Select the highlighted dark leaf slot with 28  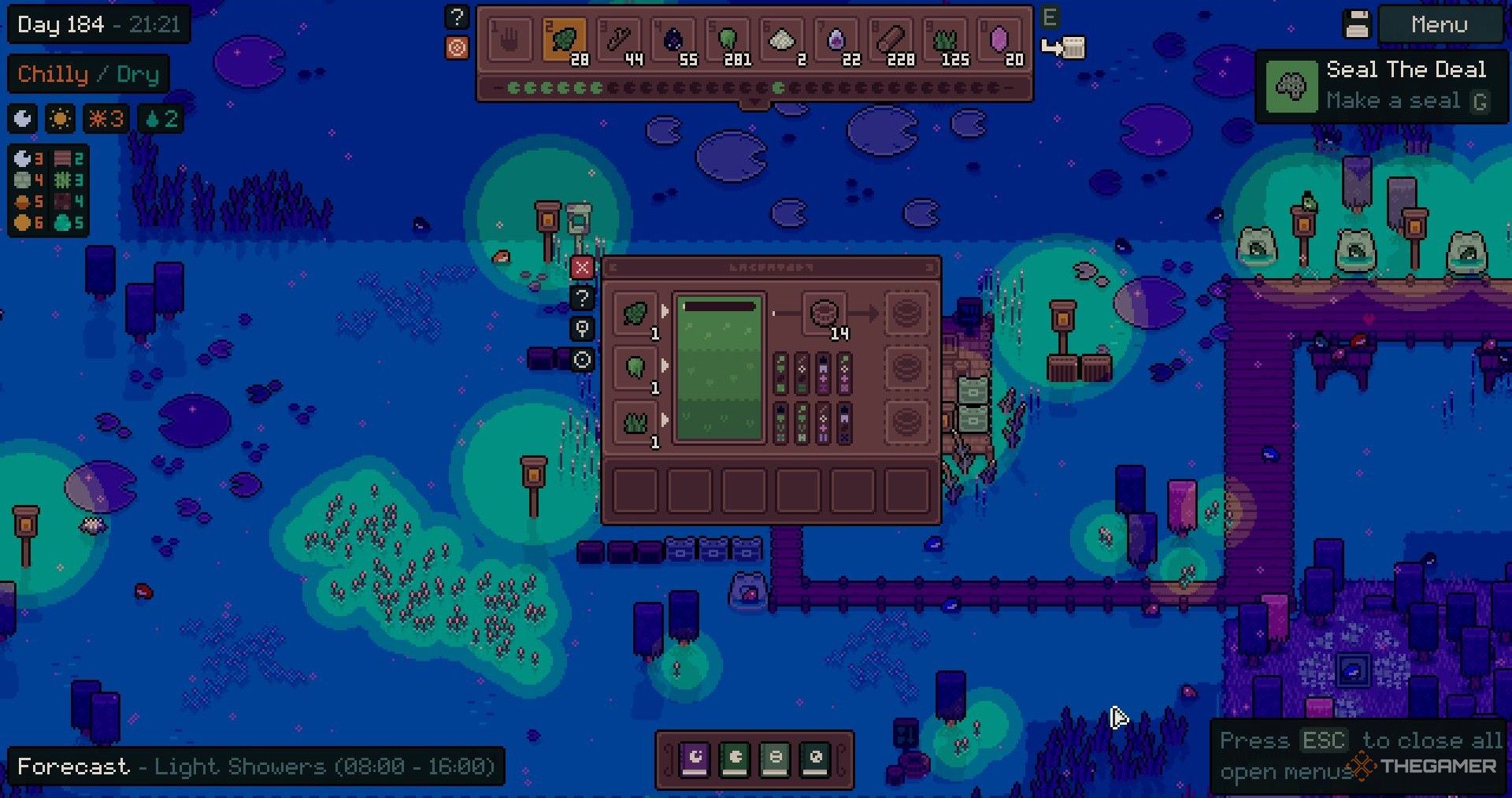click(x=564, y=41)
